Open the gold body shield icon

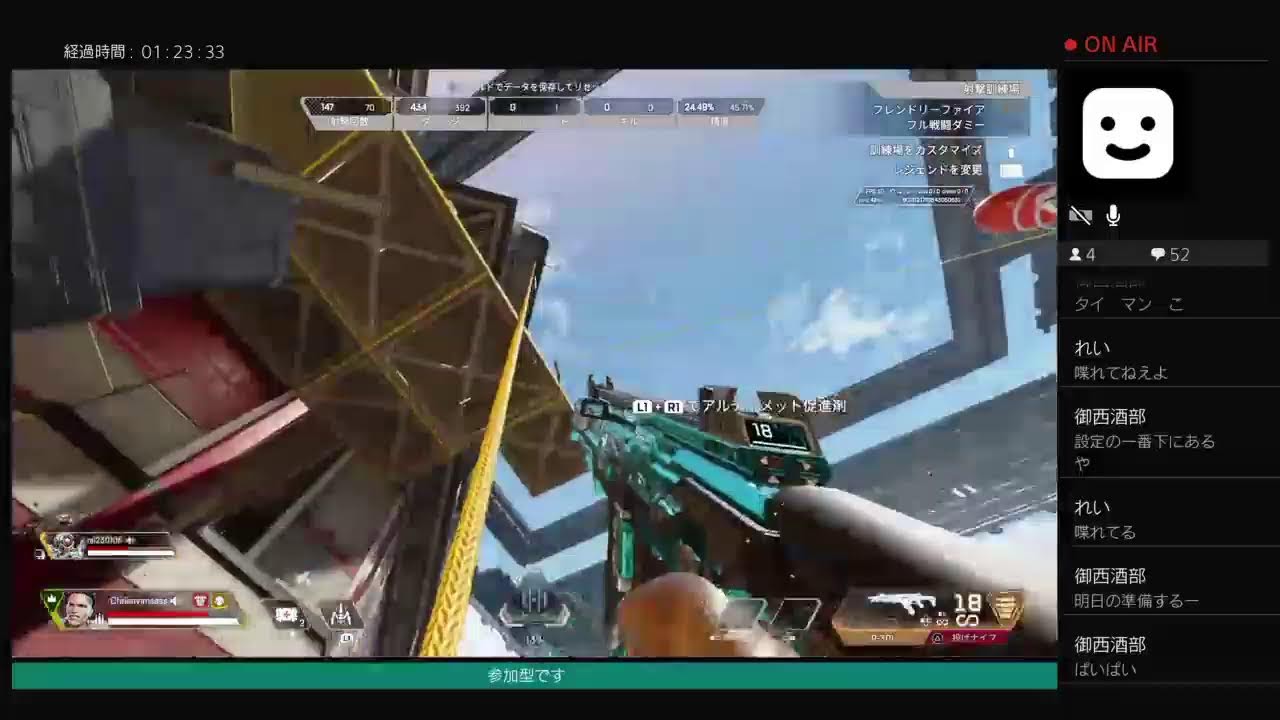click(1004, 606)
